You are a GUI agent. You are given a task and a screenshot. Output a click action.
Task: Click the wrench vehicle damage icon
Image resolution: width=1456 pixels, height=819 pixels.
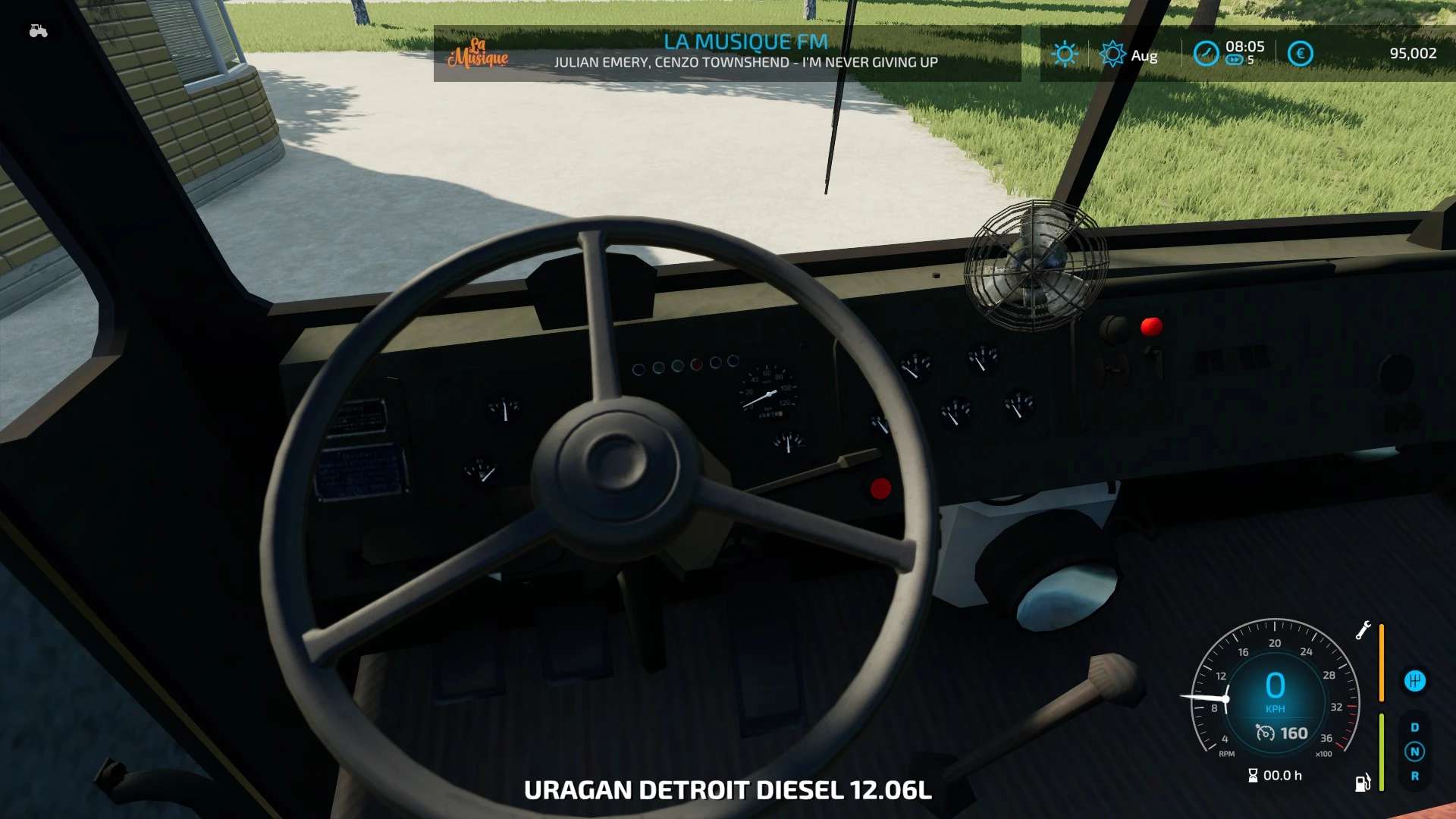(x=1363, y=630)
